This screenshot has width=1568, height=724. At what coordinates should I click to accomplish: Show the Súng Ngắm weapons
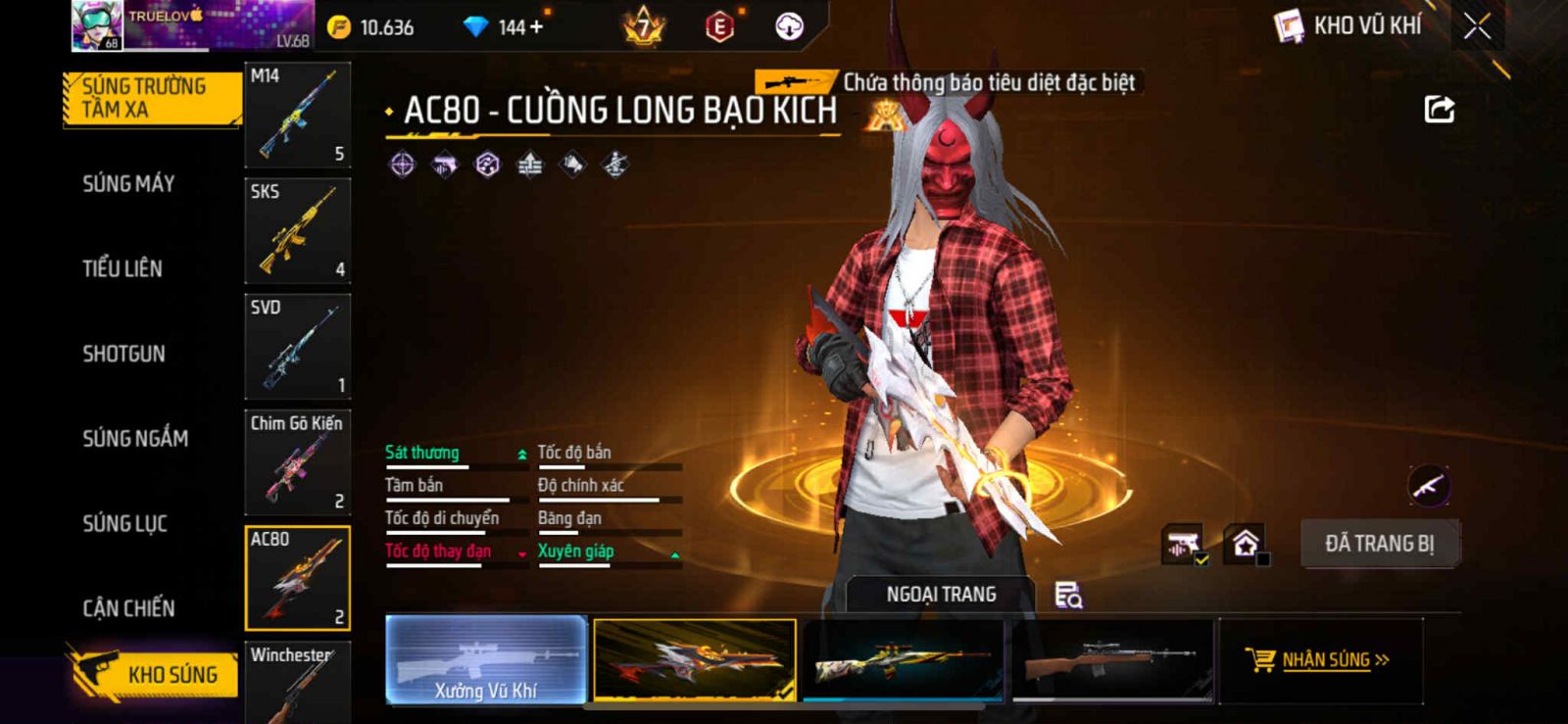(135, 438)
